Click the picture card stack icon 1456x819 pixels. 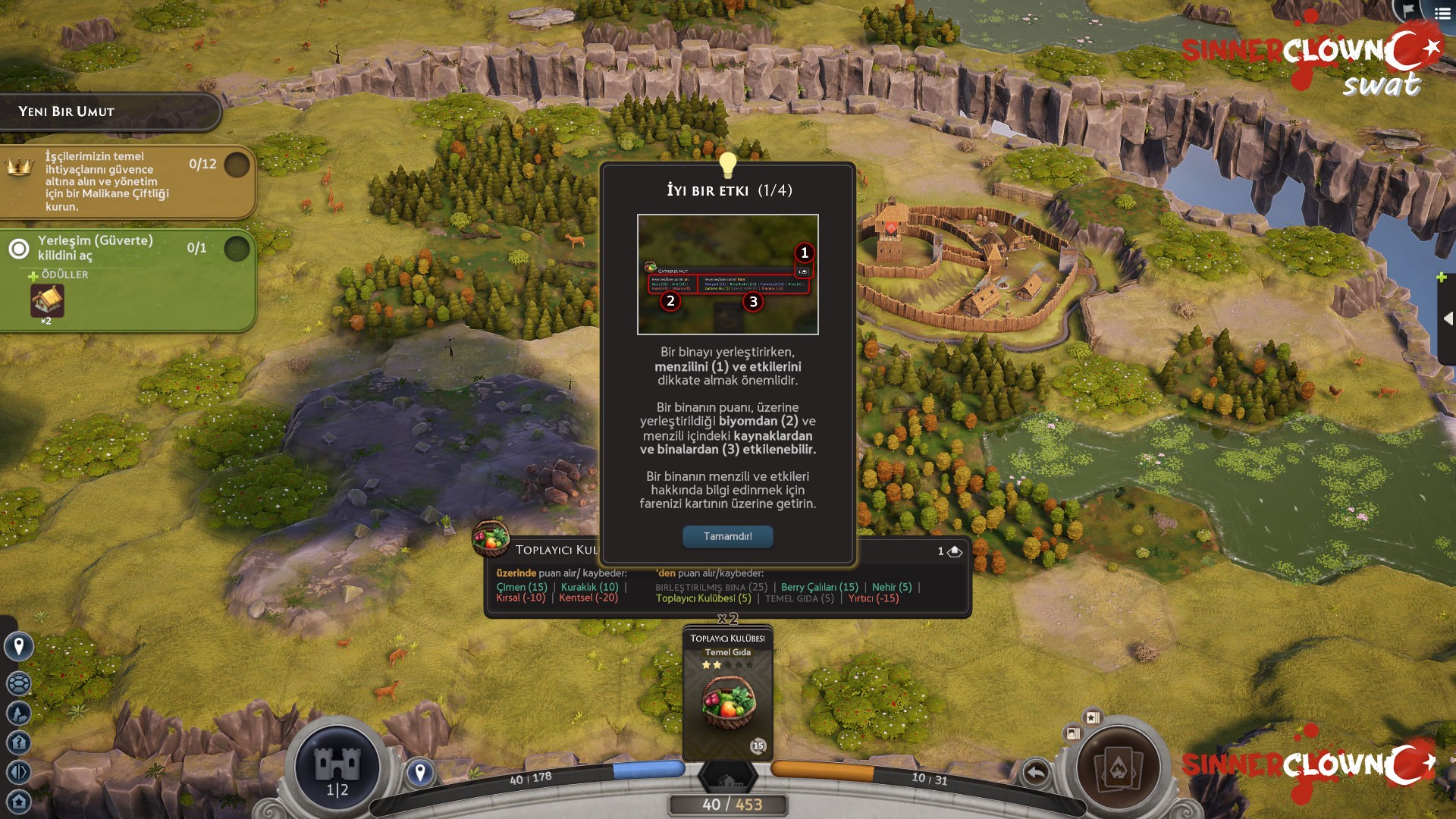[x=1073, y=733]
